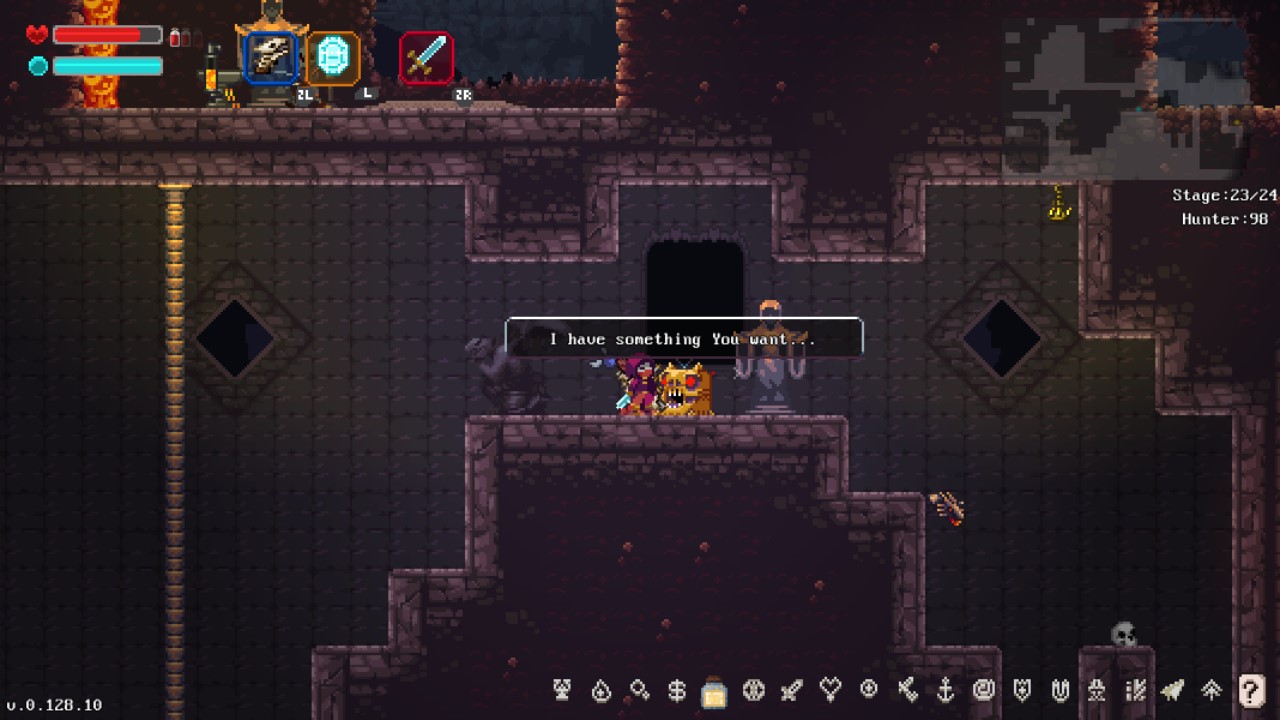This screenshot has width=1280, height=720.
Task: Select the anchor icon in the bottom bar
Action: point(944,690)
